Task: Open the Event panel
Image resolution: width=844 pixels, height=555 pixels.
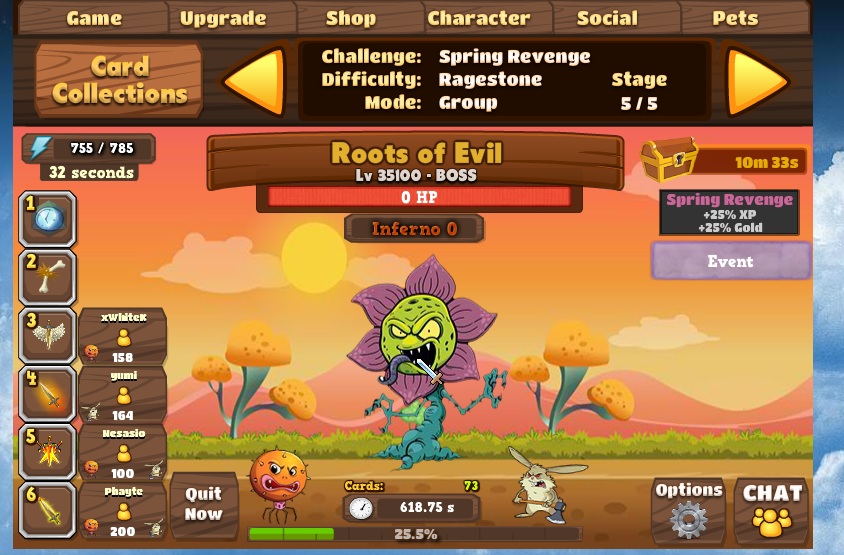Action: pyautogui.click(x=730, y=261)
